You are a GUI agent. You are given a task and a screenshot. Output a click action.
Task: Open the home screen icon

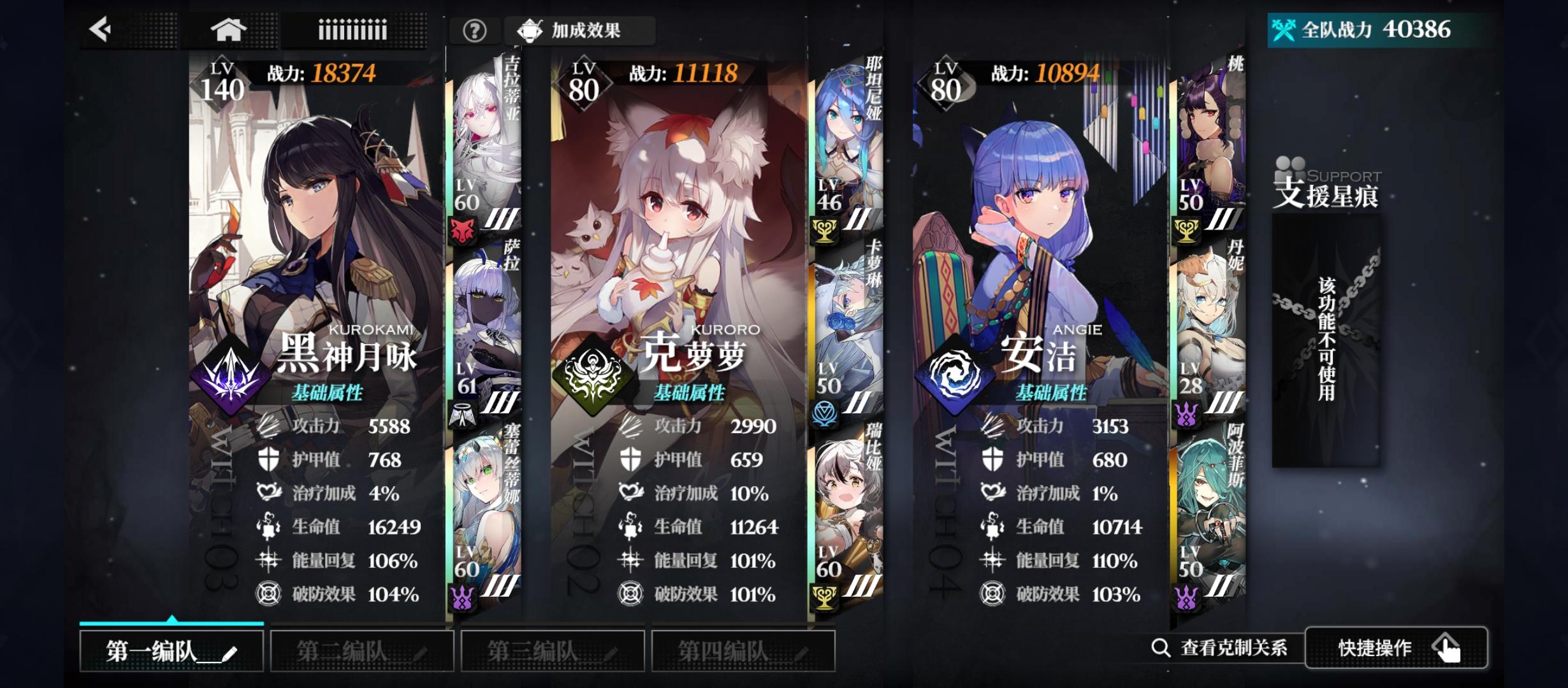click(229, 30)
